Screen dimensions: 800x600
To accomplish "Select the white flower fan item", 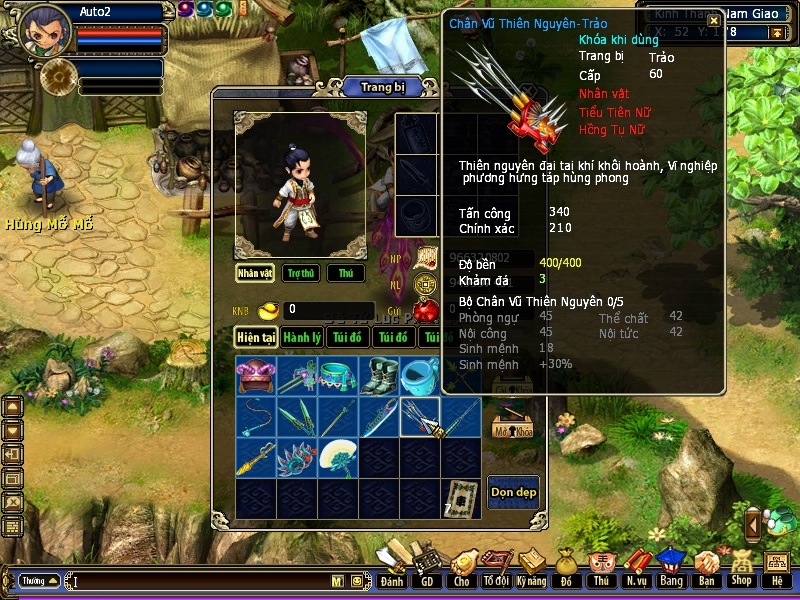I will 338,458.
